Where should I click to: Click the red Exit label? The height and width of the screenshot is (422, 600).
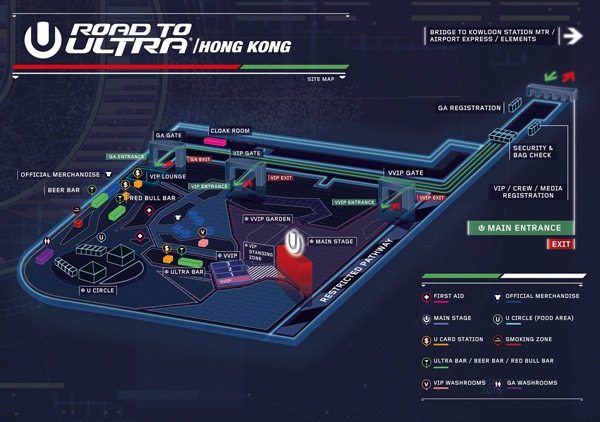point(562,244)
